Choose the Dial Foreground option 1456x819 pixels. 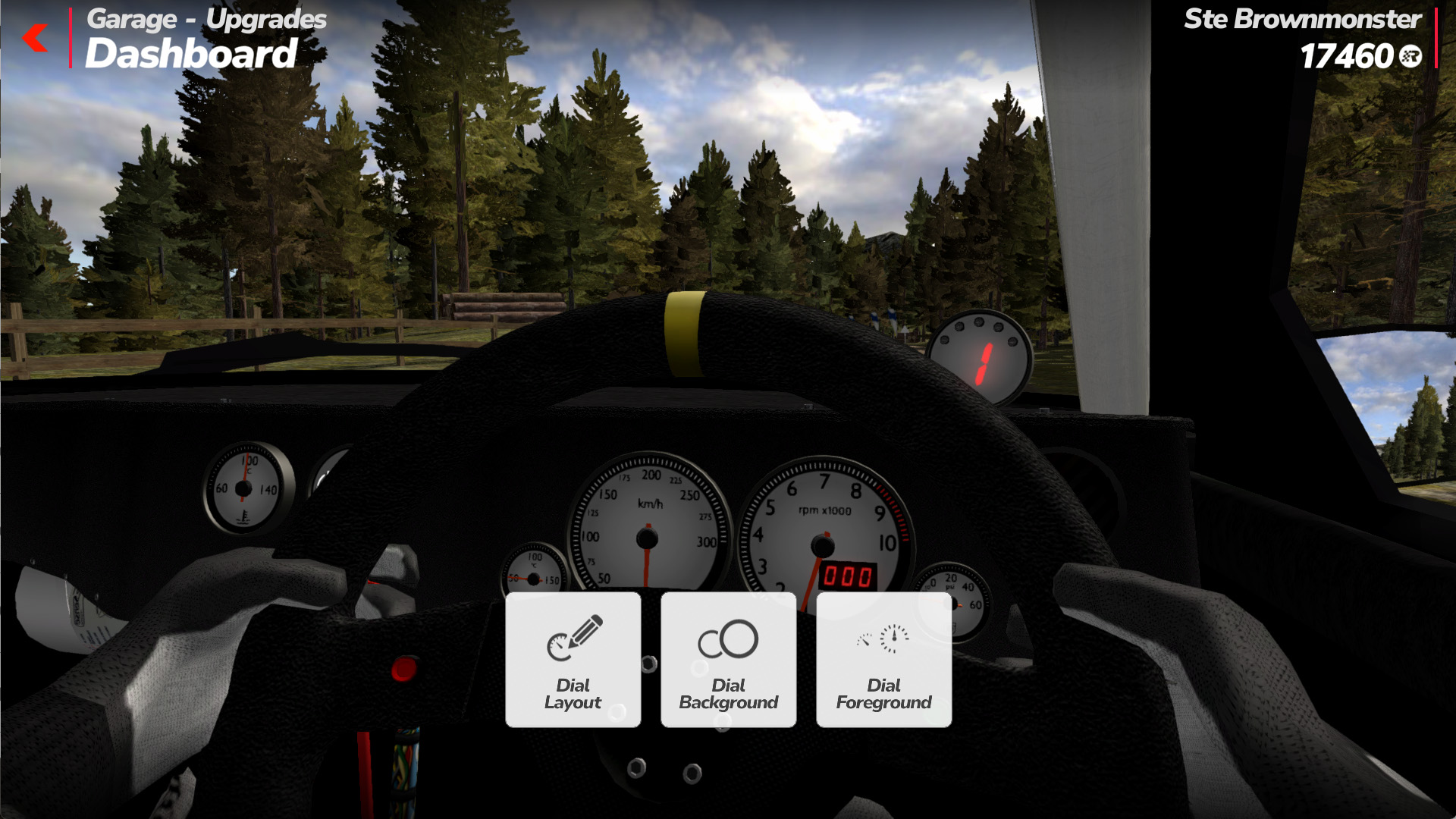[x=883, y=660]
